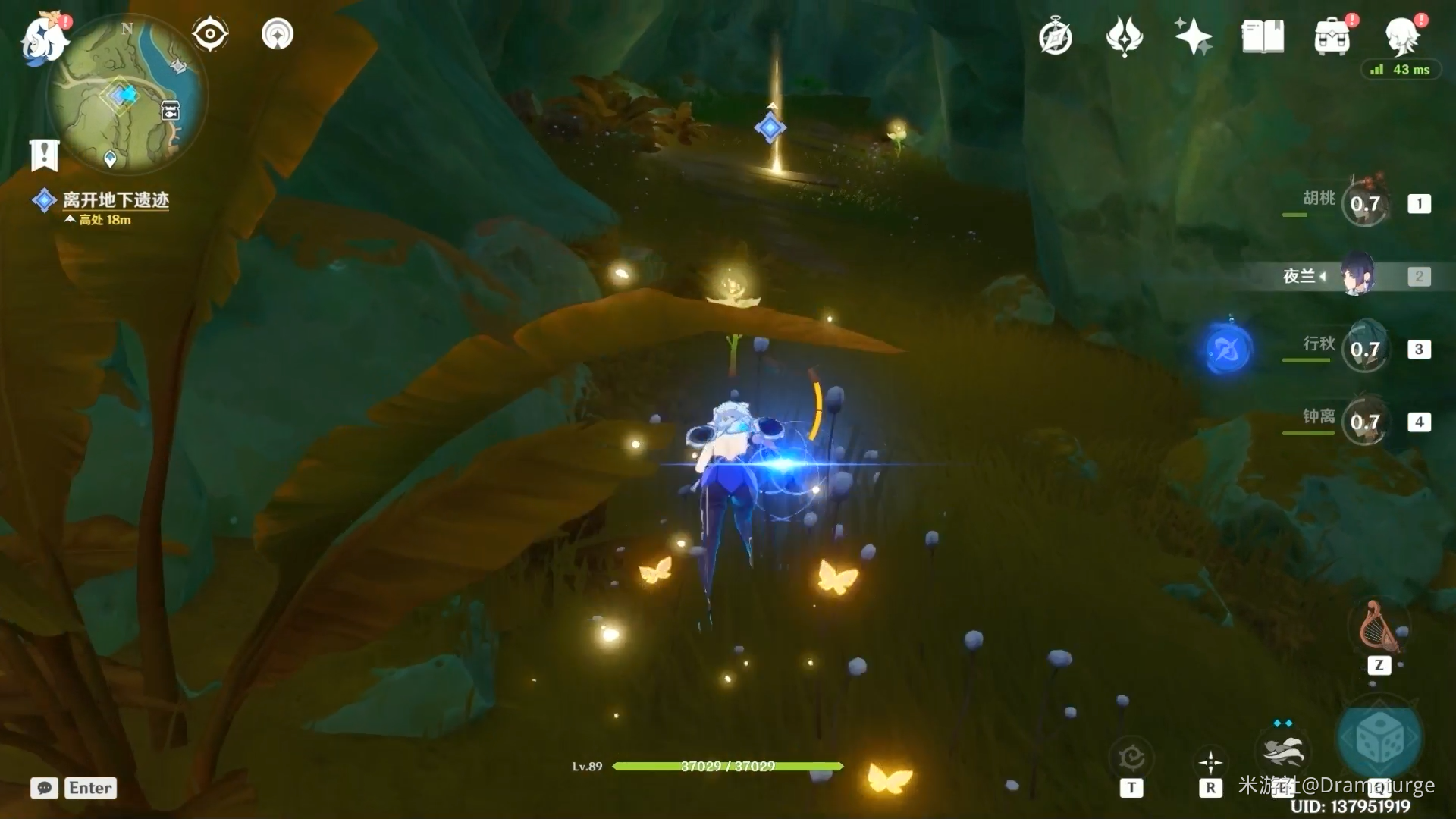
Task: Use the lyre gadget
Action: 1378,628
